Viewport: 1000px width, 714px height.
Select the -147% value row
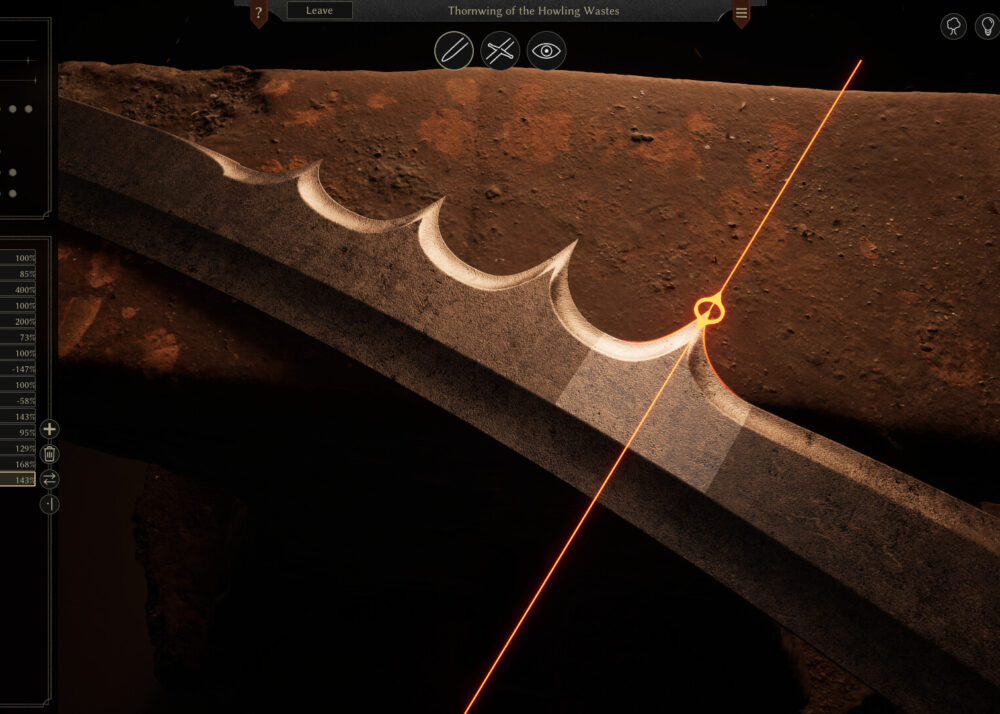[18, 370]
